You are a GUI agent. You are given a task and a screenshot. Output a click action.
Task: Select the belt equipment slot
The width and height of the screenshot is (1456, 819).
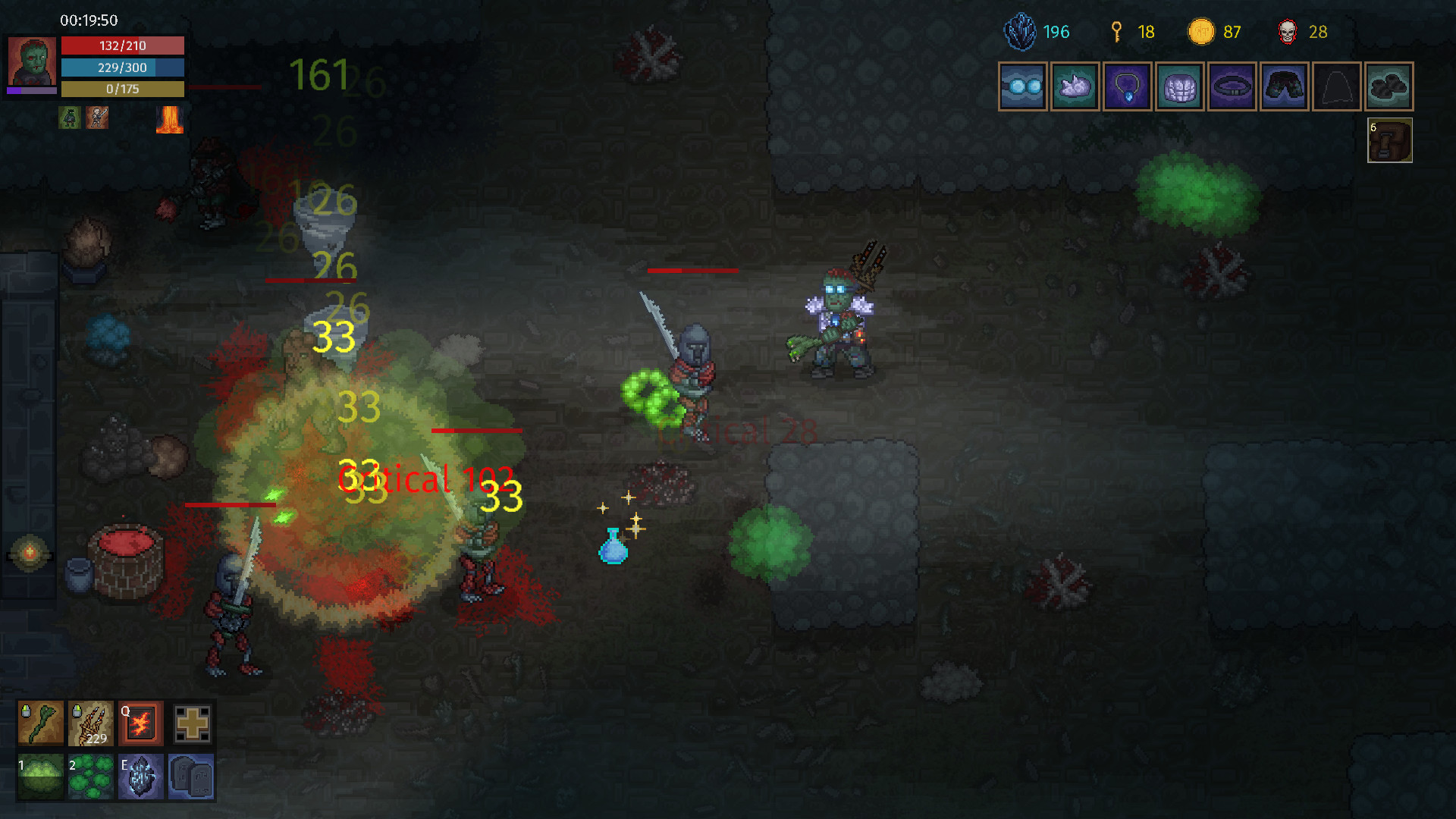point(1232,86)
